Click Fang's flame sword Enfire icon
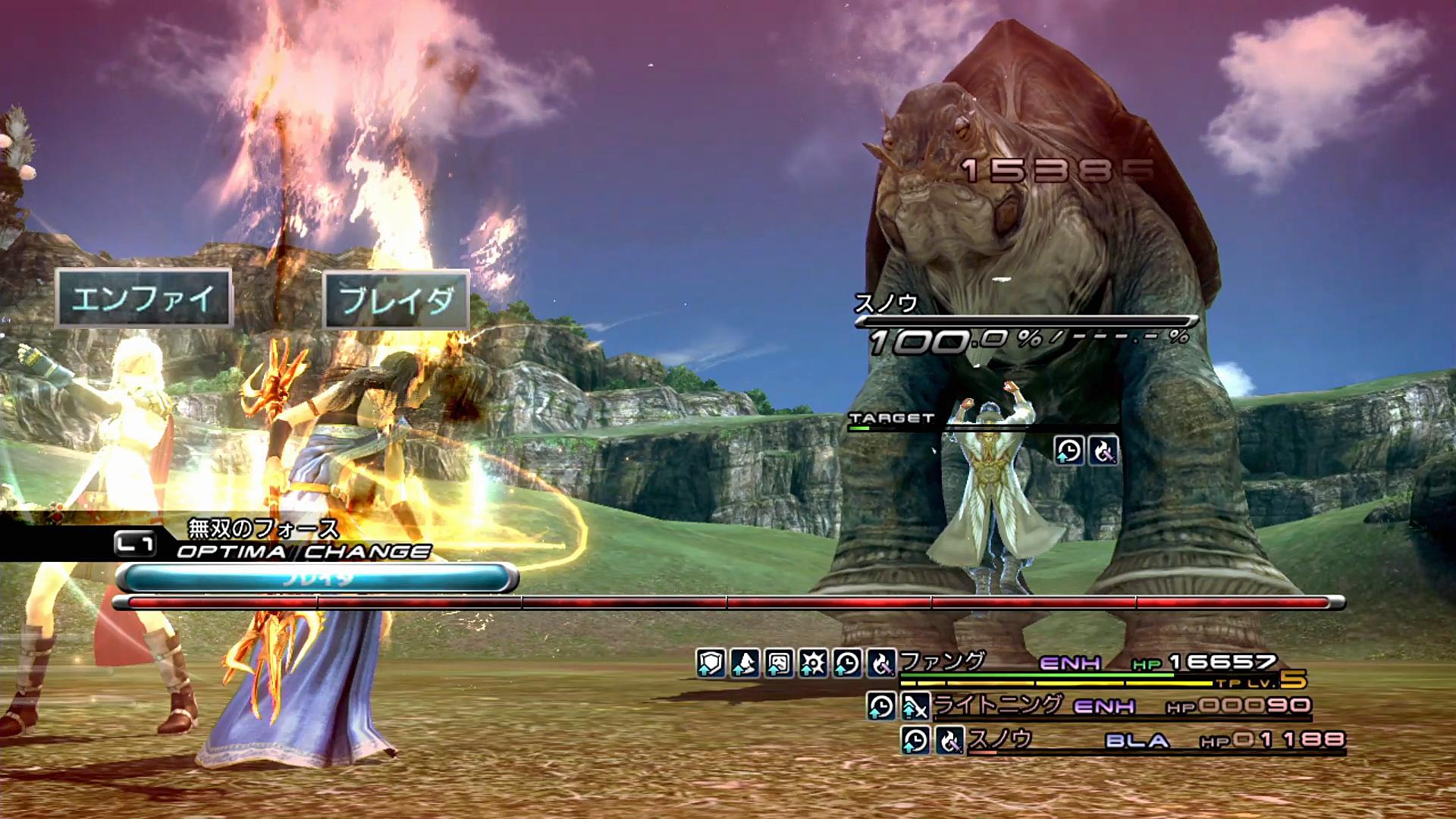The height and width of the screenshot is (819, 1456). coord(880,664)
